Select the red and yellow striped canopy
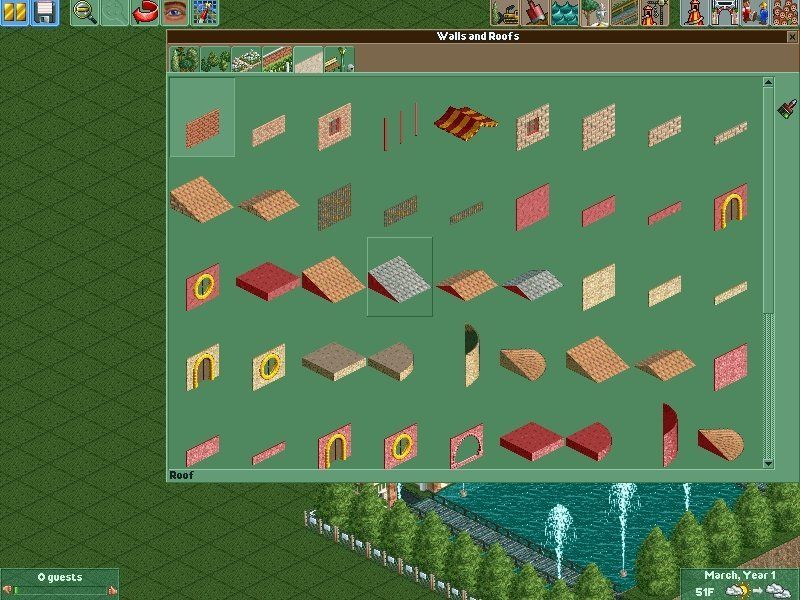The width and height of the screenshot is (800, 600). tap(465, 122)
